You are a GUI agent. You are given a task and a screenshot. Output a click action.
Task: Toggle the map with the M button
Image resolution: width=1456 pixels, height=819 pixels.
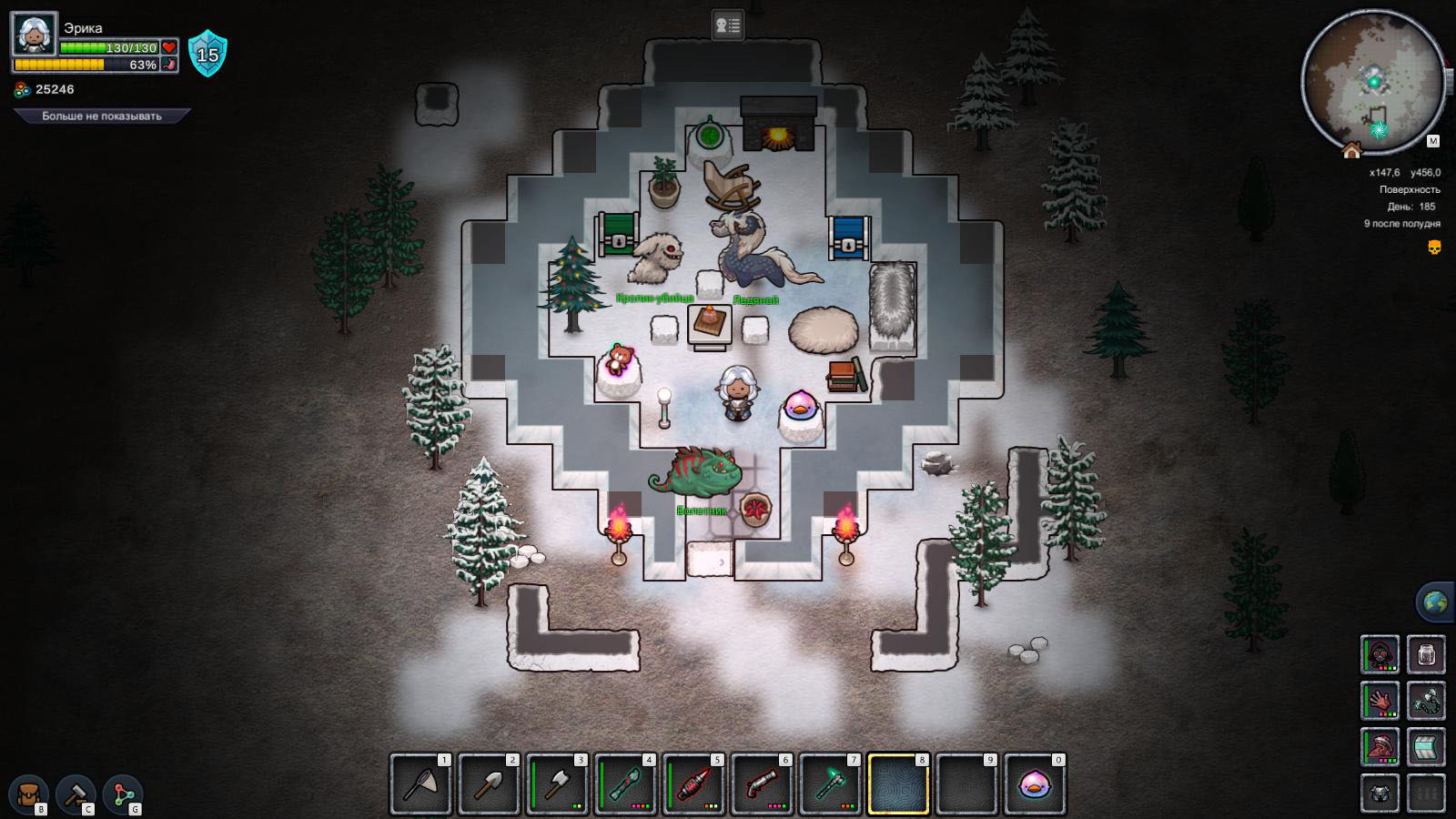[x=1433, y=141]
